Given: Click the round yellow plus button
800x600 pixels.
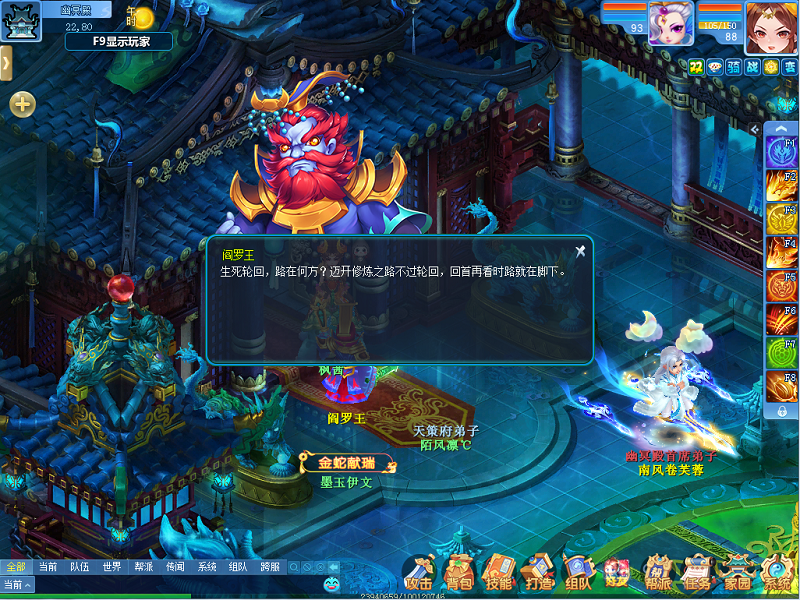Looking at the screenshot, I should (22, 104).
